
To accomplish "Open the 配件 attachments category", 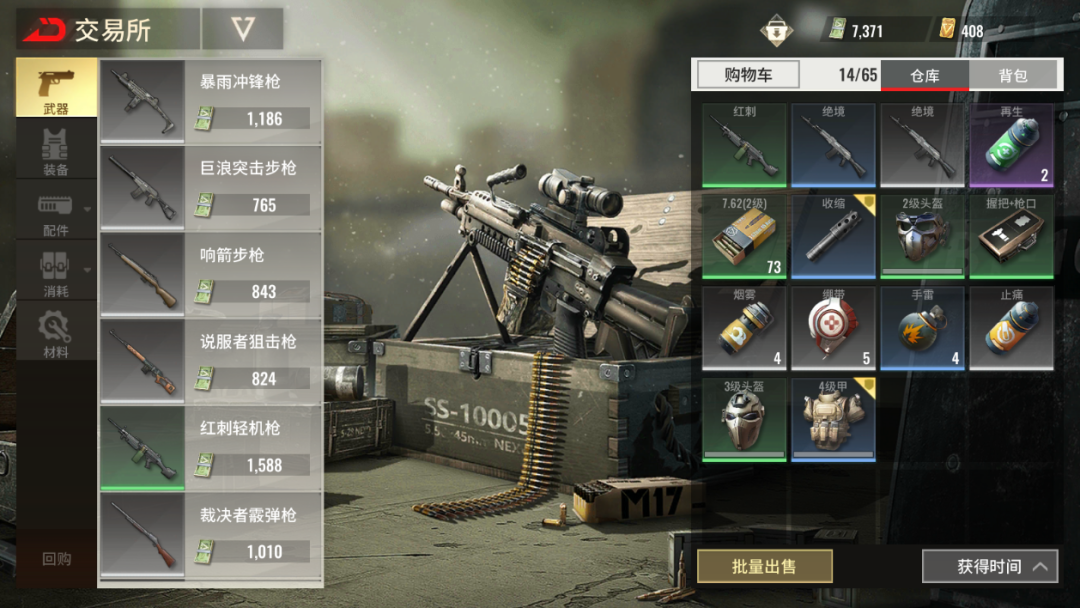I will [x=56, y=213].
